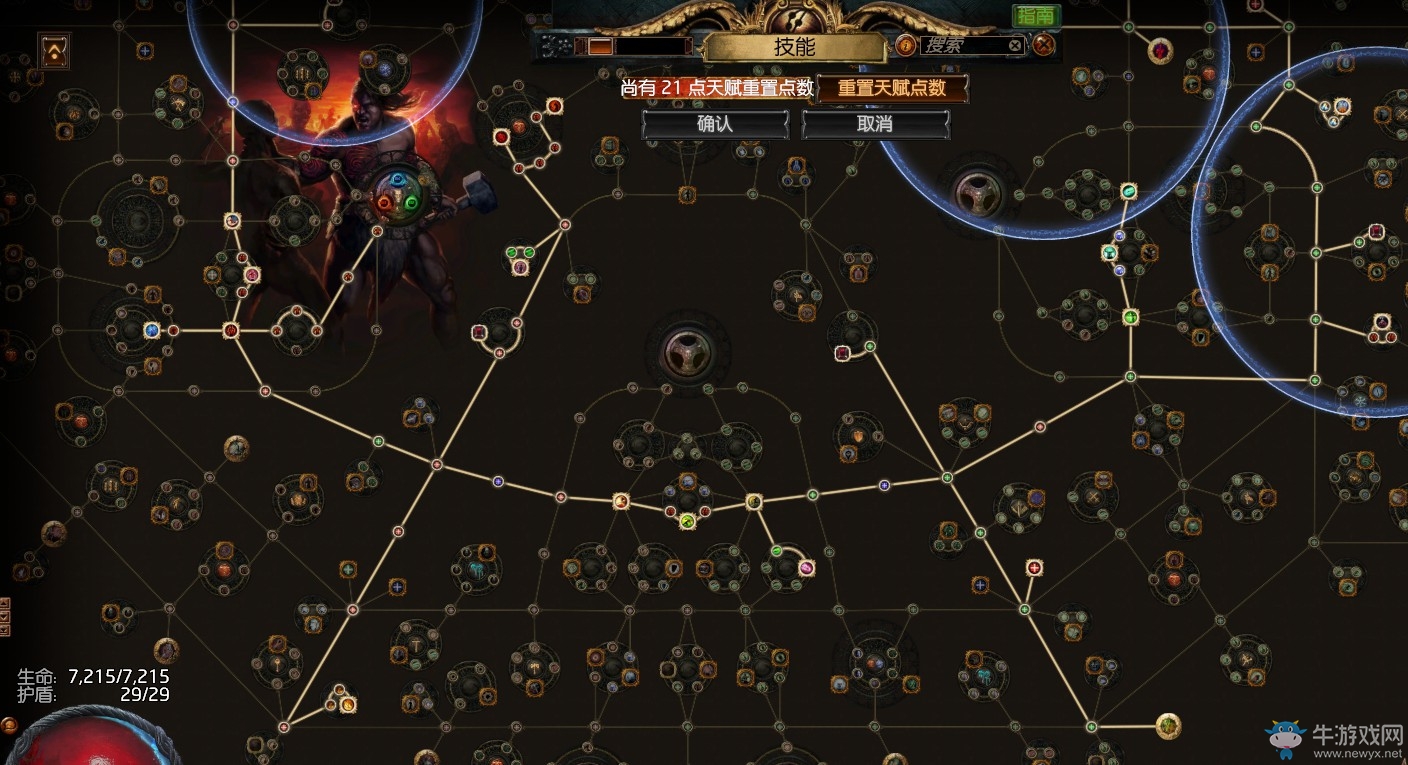Pick the notable node with the pink gem
The image size is (1408, 765).
(x=807, y=568)
